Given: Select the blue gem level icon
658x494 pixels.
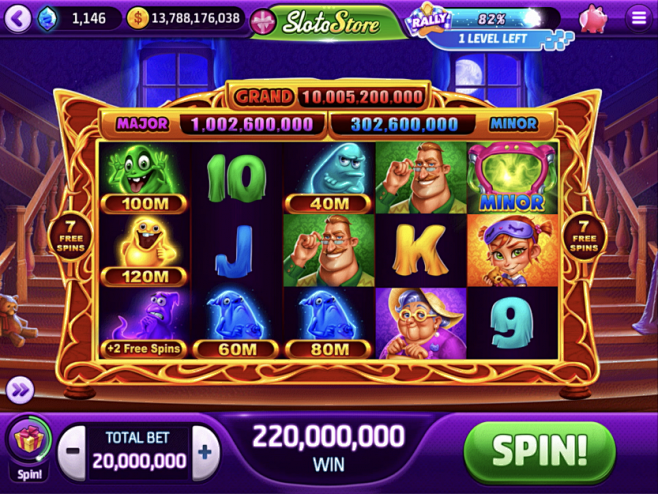Looking at the screenshot, I should tap(49, 18).
